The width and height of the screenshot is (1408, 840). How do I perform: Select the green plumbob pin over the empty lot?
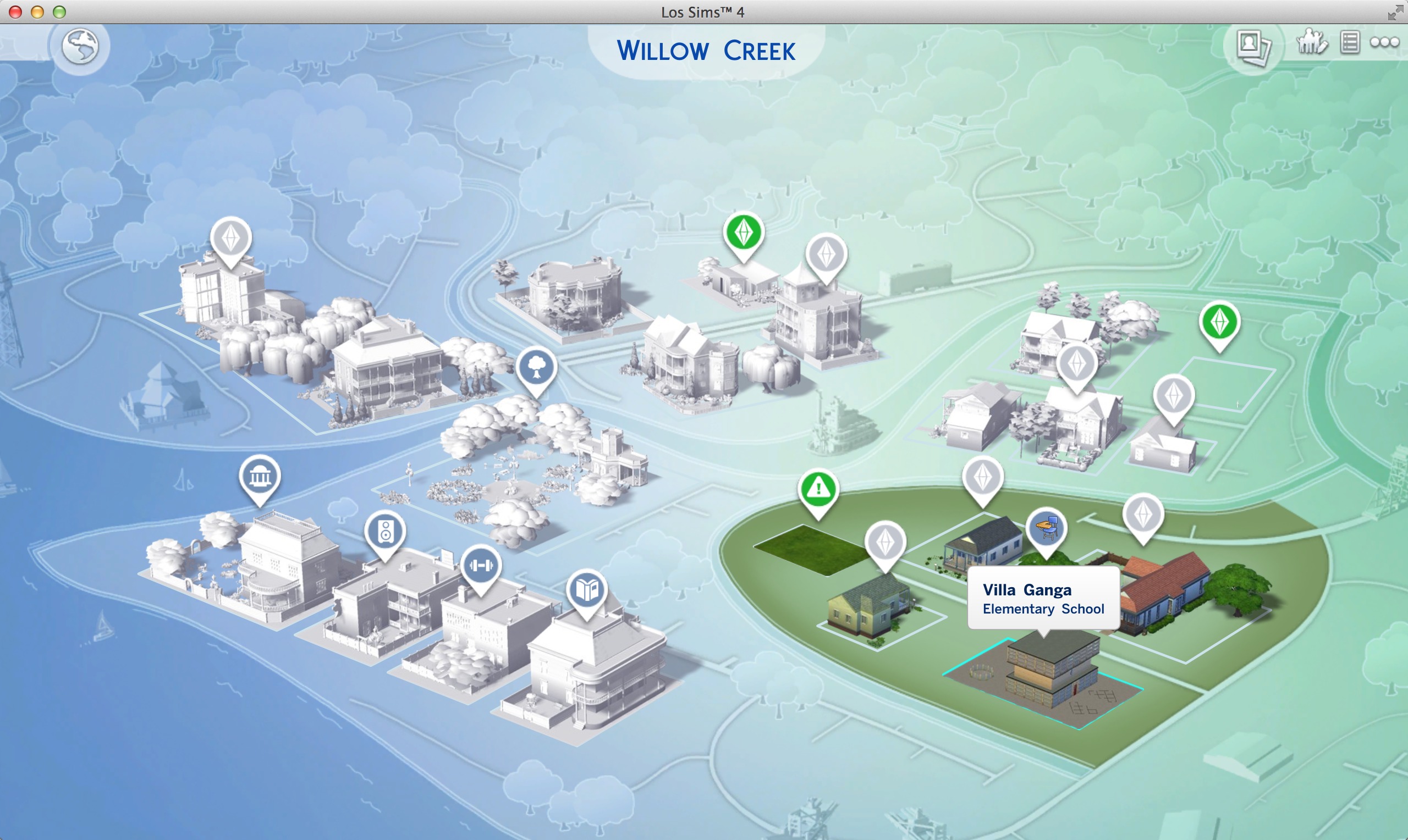[1219, 322]
